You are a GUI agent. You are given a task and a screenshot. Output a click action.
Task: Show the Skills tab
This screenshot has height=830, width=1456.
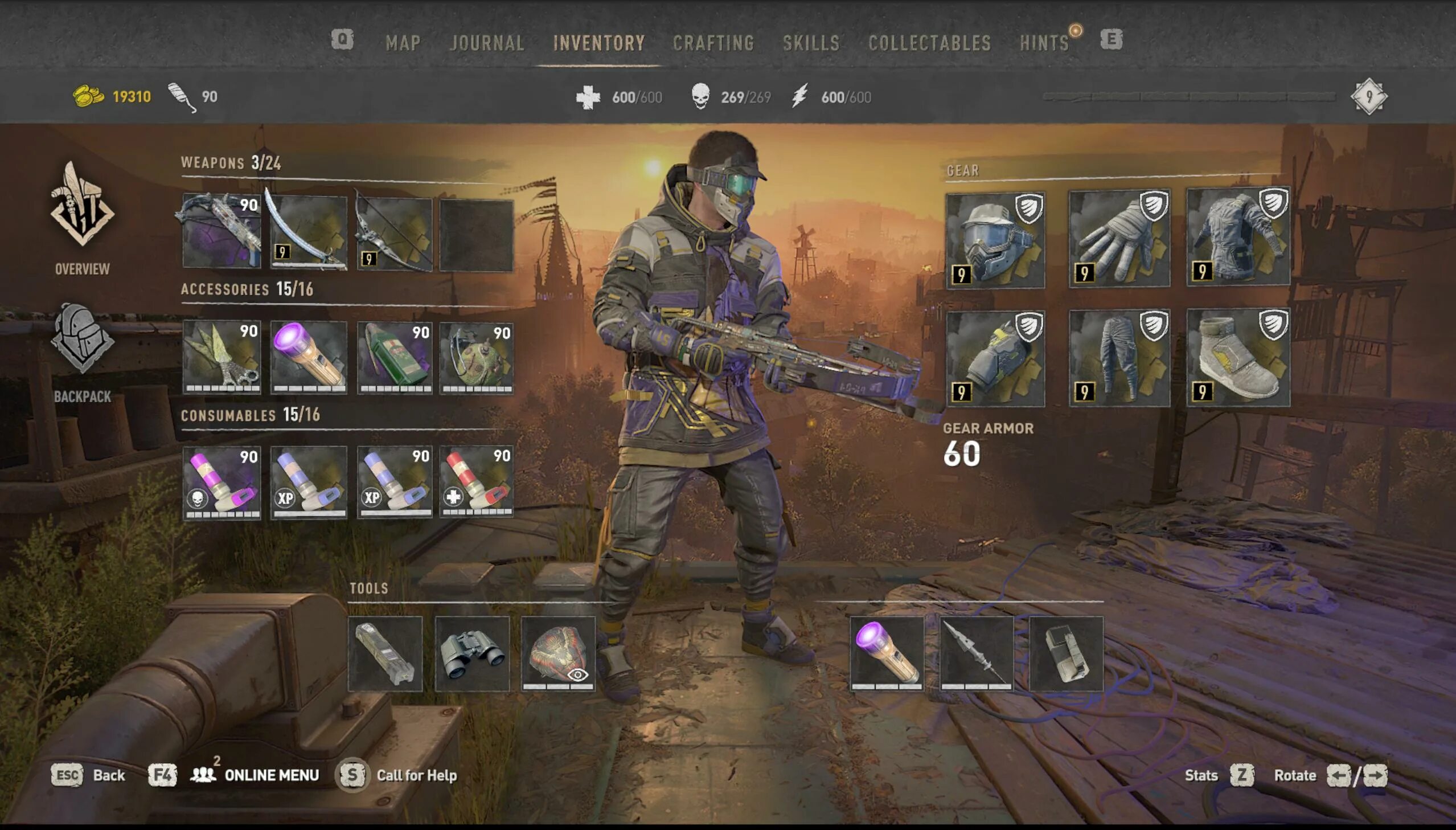pyautogui.click(x=811, y=43)
